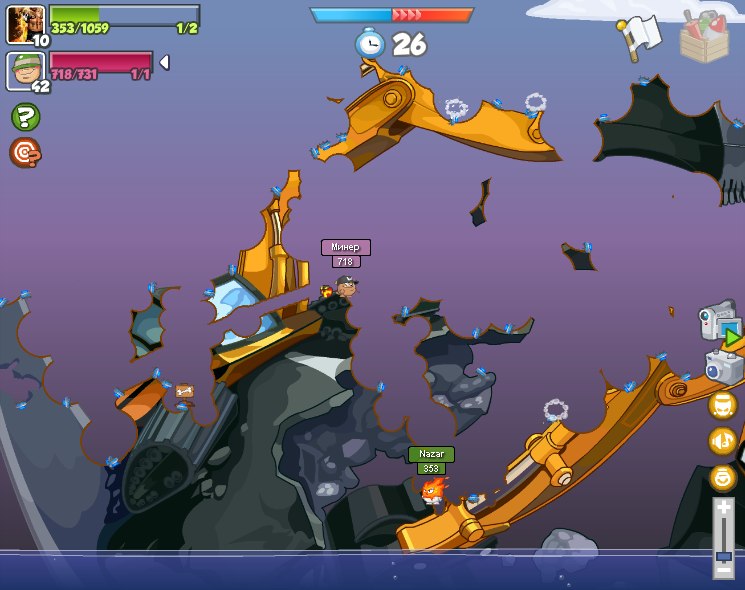Click the blue zoom slider handle
745x590 pixels.
[723, 553]
